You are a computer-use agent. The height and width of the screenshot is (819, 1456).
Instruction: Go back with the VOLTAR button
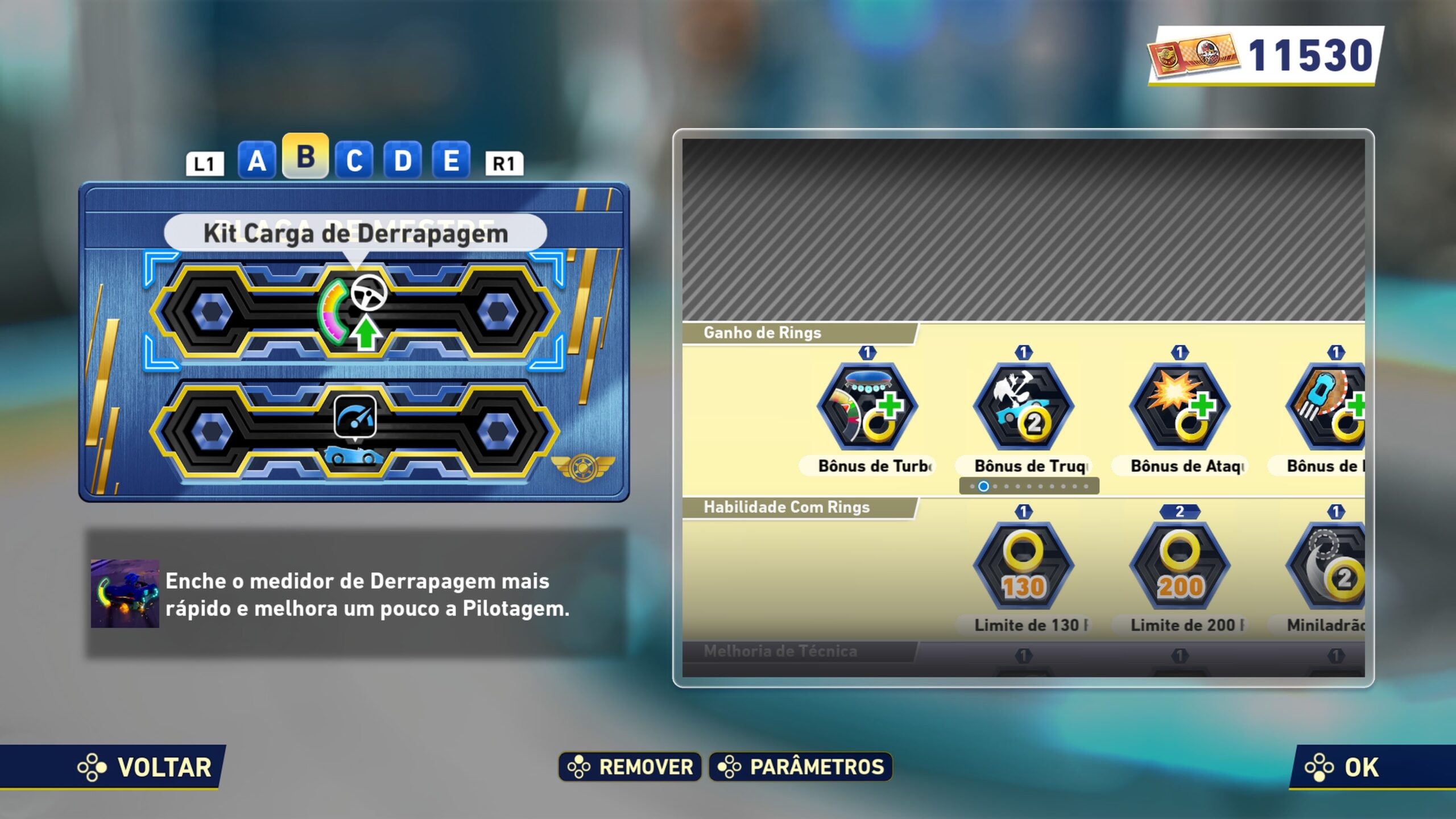click(146, 767)
